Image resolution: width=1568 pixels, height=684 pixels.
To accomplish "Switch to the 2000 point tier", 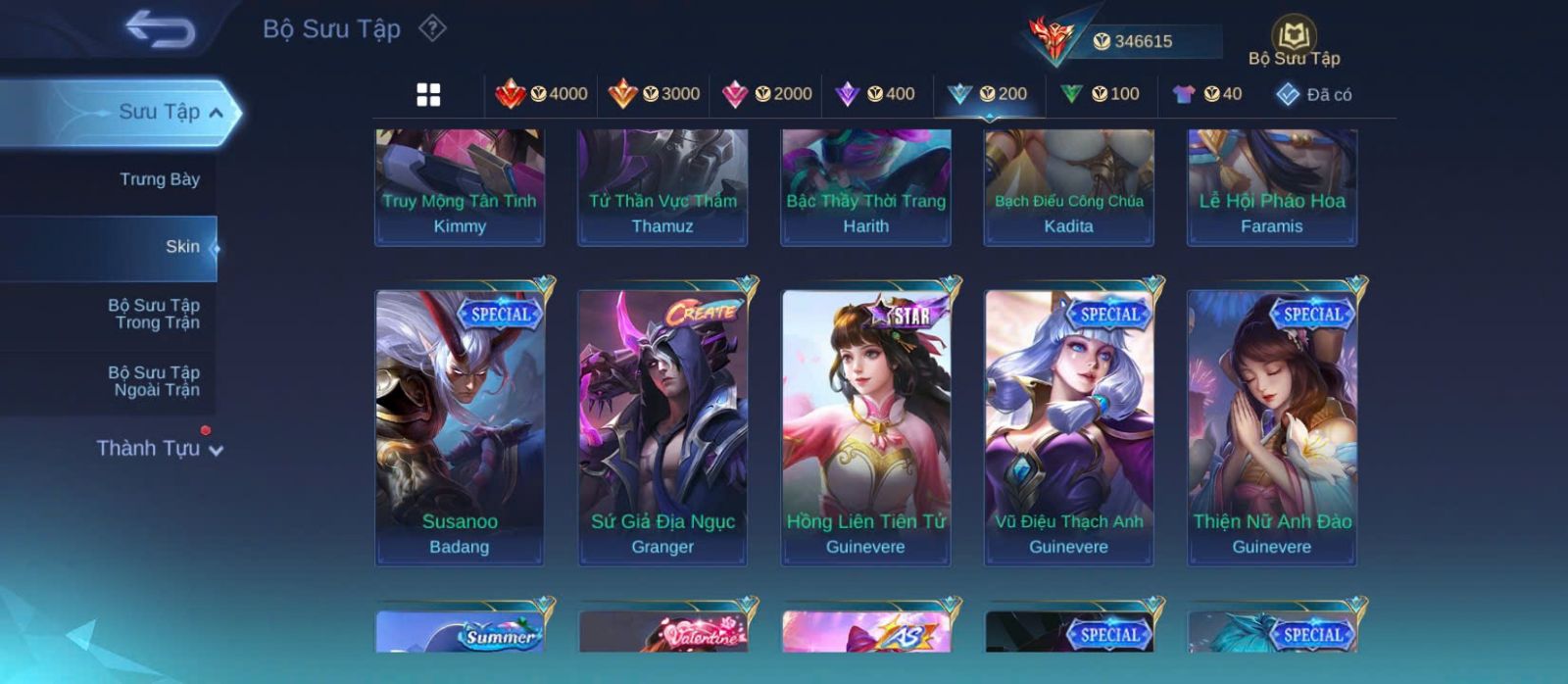I will click(766, 94).
